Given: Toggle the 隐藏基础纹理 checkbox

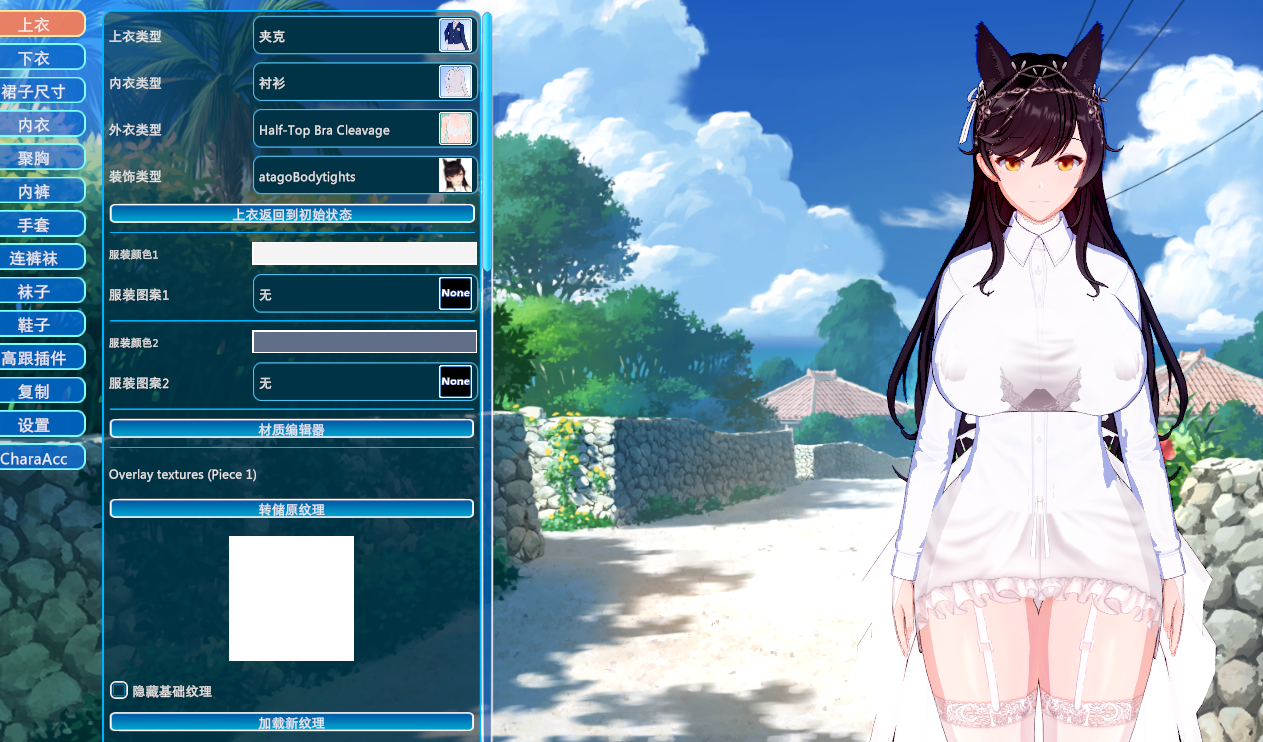Looking at the screenshot, I should pyautogui.click(x=119, y=690).
